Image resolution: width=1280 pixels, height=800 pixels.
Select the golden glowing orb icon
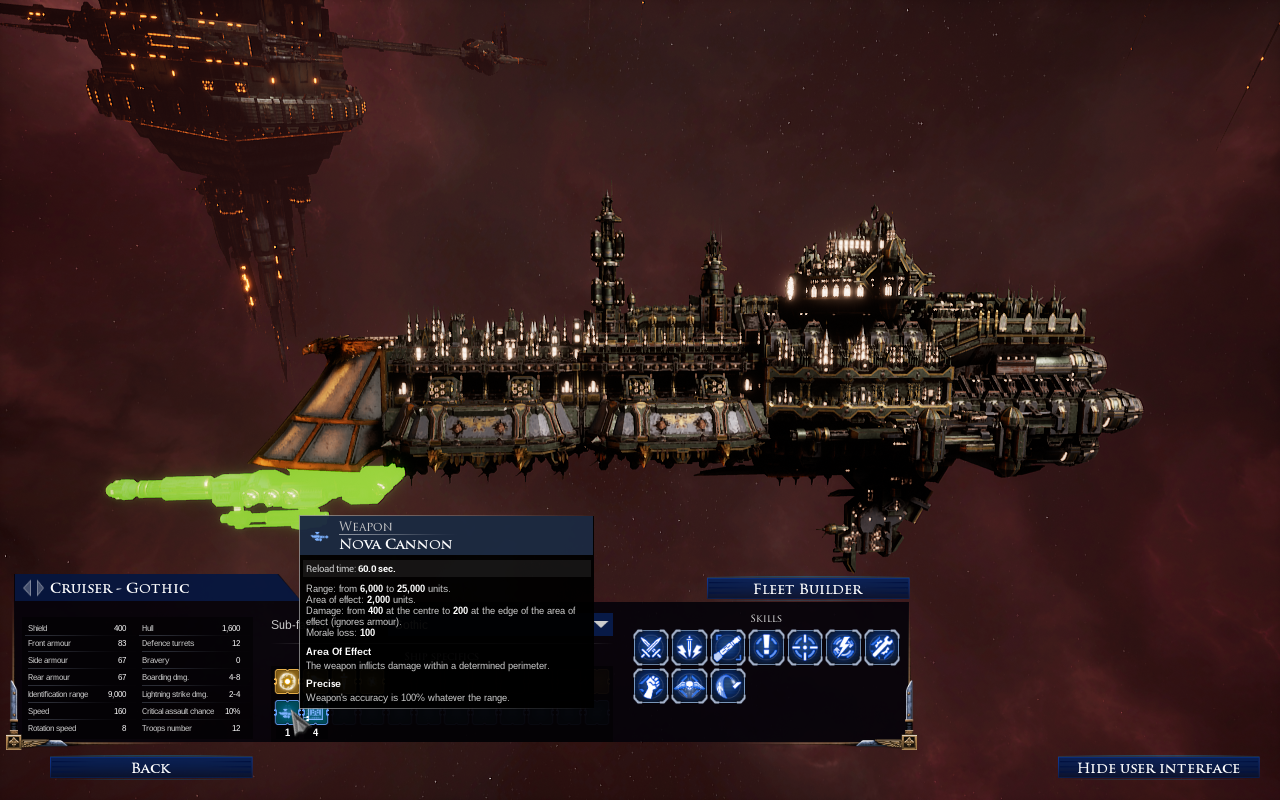pos(287,682)
